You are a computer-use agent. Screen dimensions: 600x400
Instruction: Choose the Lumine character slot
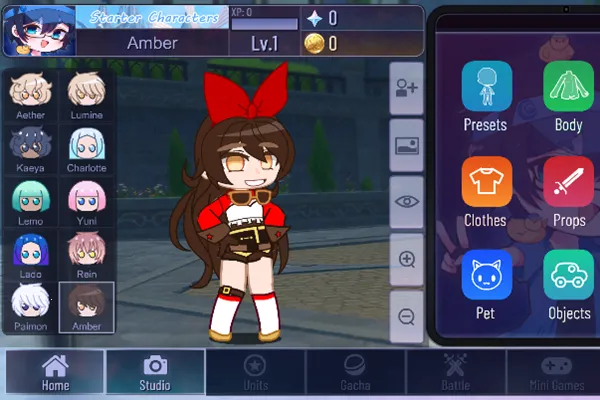87,96
